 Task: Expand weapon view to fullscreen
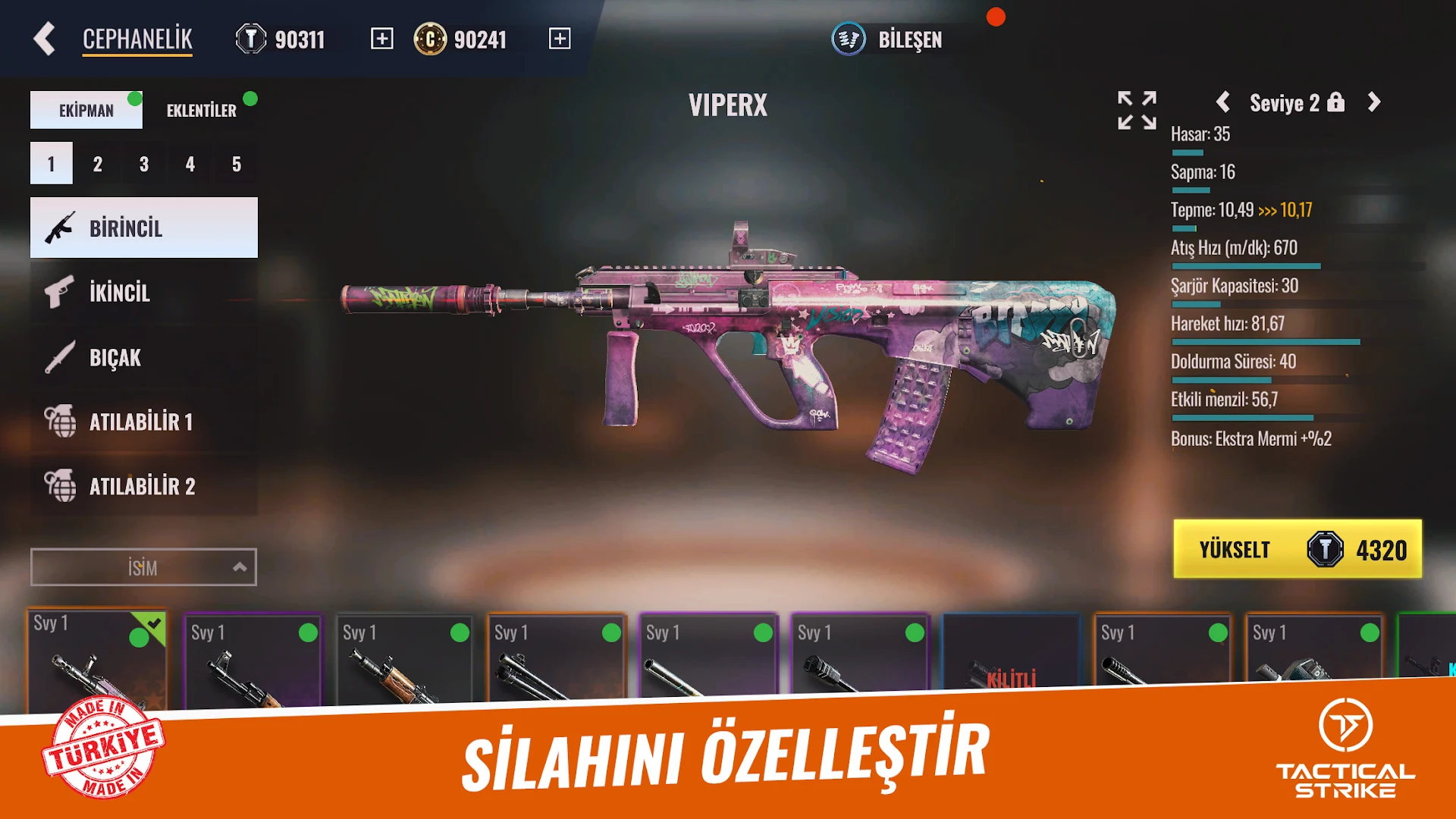(x=1135, y=110)
